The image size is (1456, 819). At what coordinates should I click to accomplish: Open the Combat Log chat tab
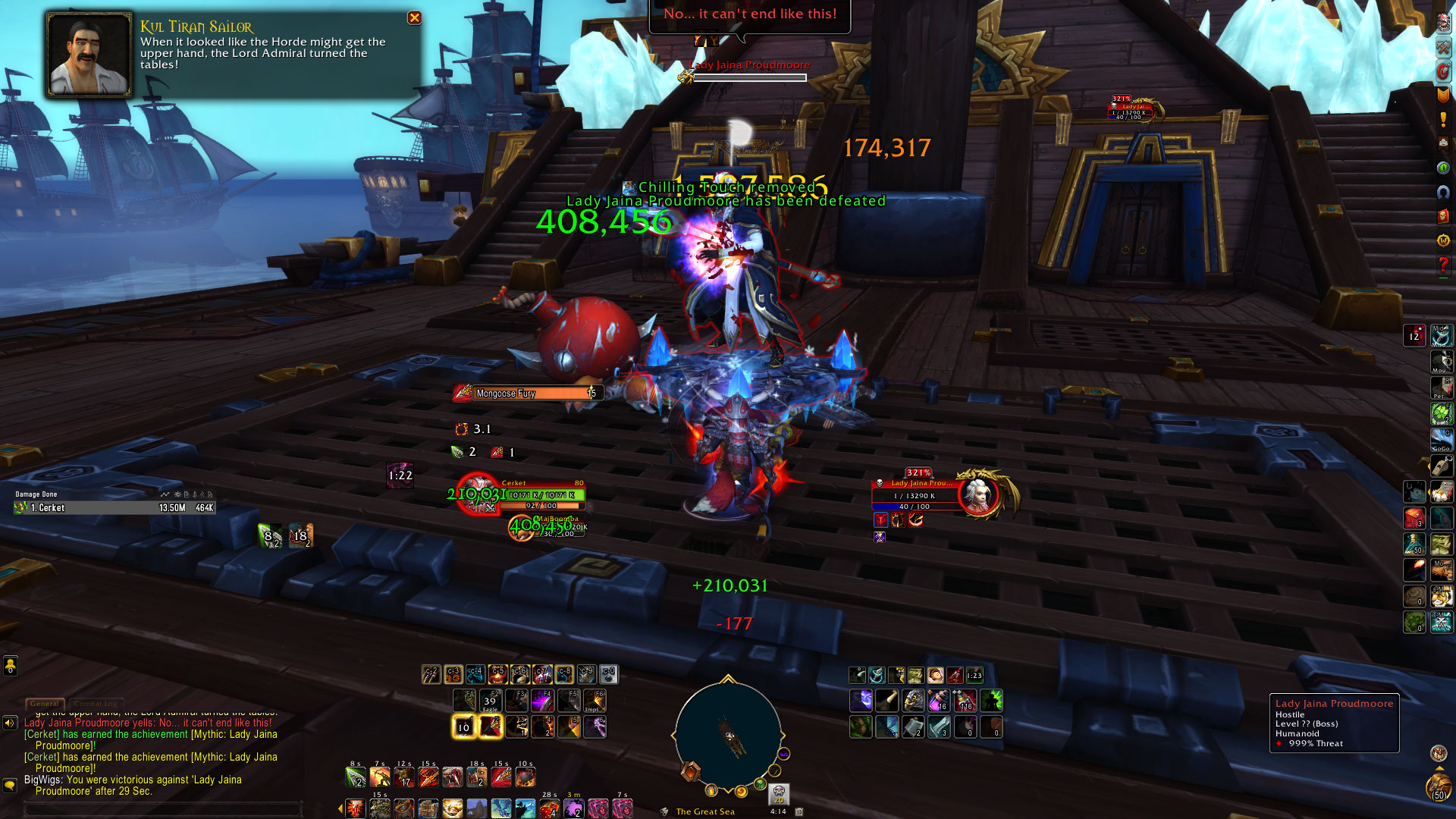coord(97,704)
